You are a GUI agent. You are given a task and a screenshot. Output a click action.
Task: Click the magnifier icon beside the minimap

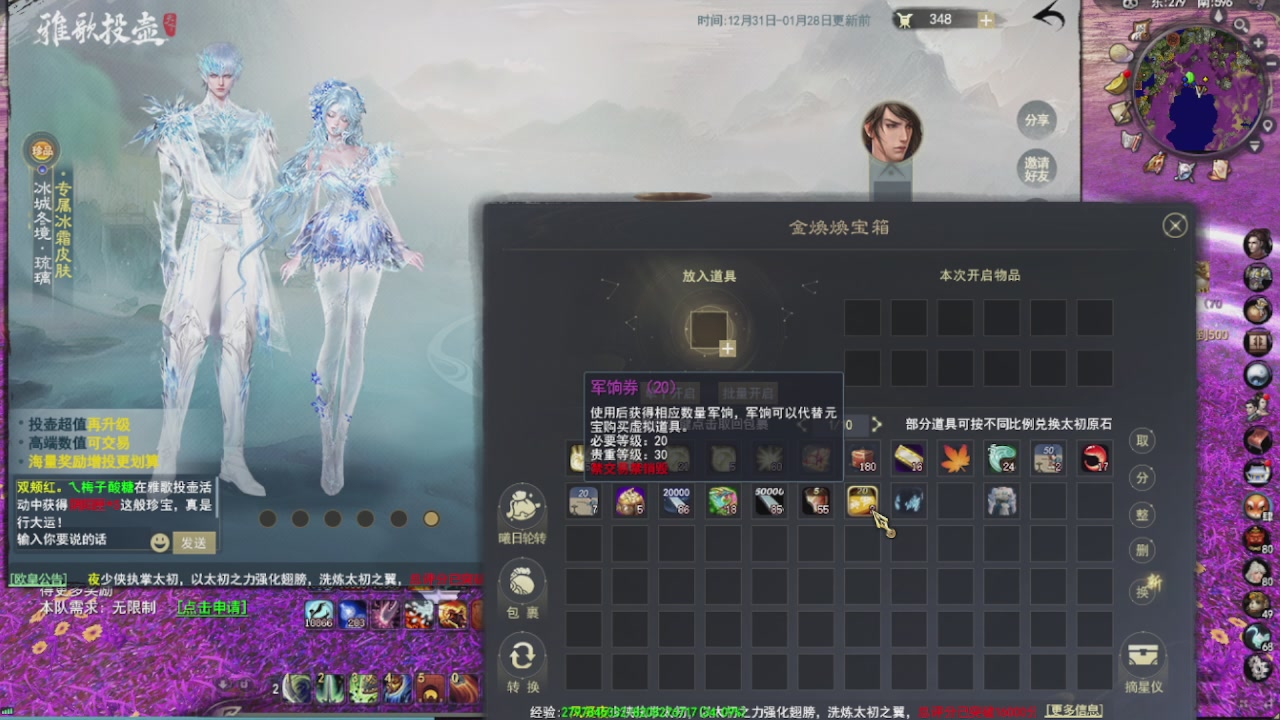coord(1240,25)
